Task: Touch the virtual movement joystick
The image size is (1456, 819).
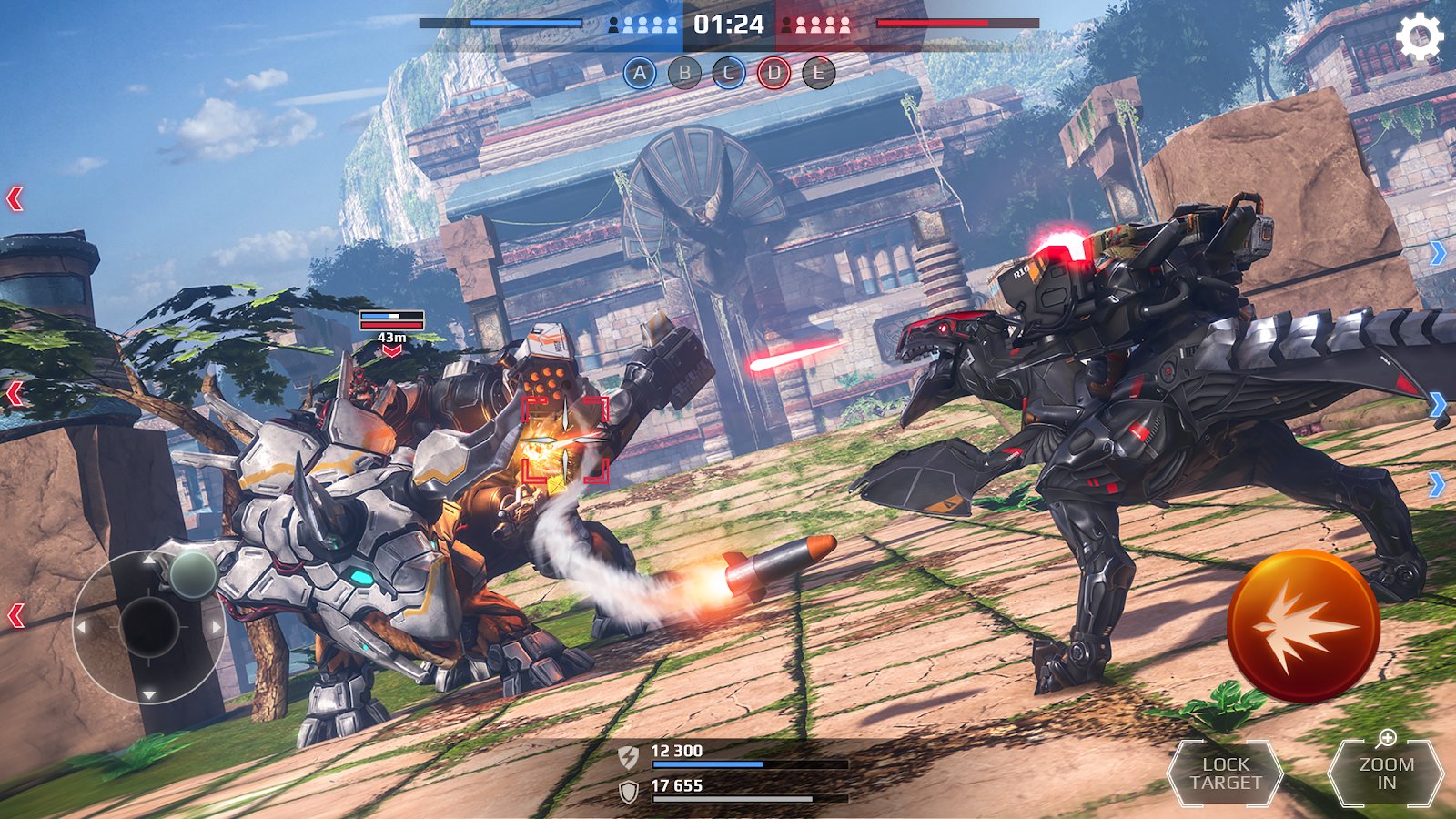Action: click(x=149, y=626)
